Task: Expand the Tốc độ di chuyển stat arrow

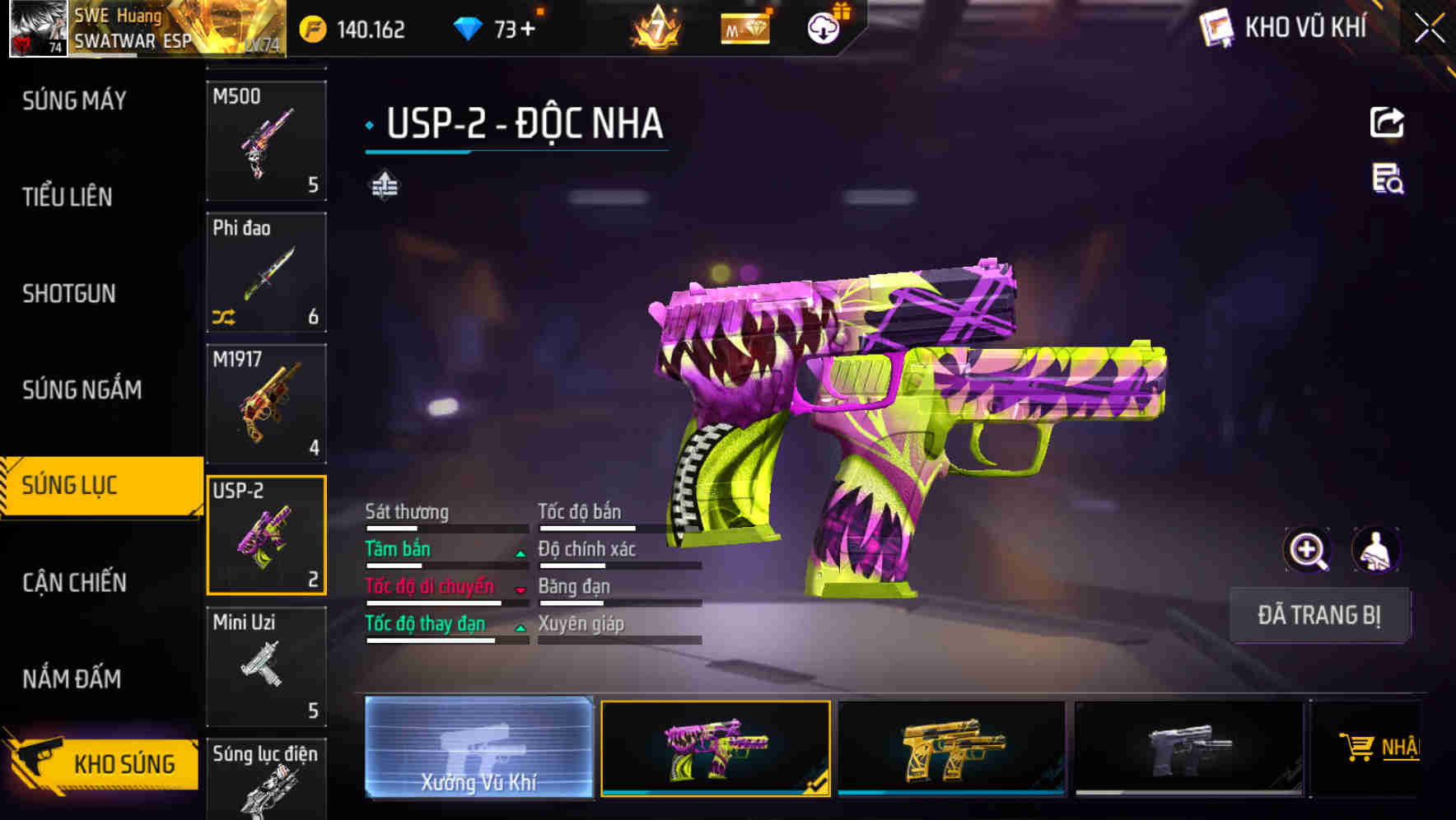Action: tap(520, 590)
